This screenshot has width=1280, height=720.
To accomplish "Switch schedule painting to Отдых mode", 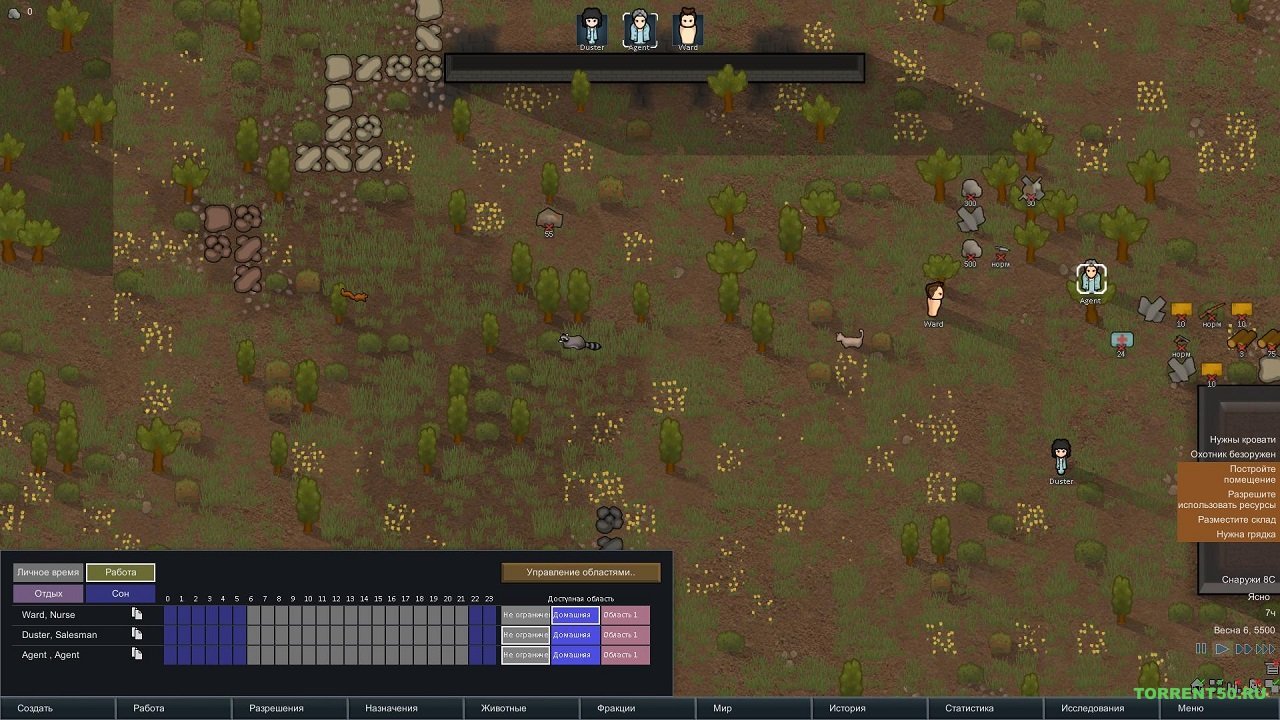I will pos(46,591).
